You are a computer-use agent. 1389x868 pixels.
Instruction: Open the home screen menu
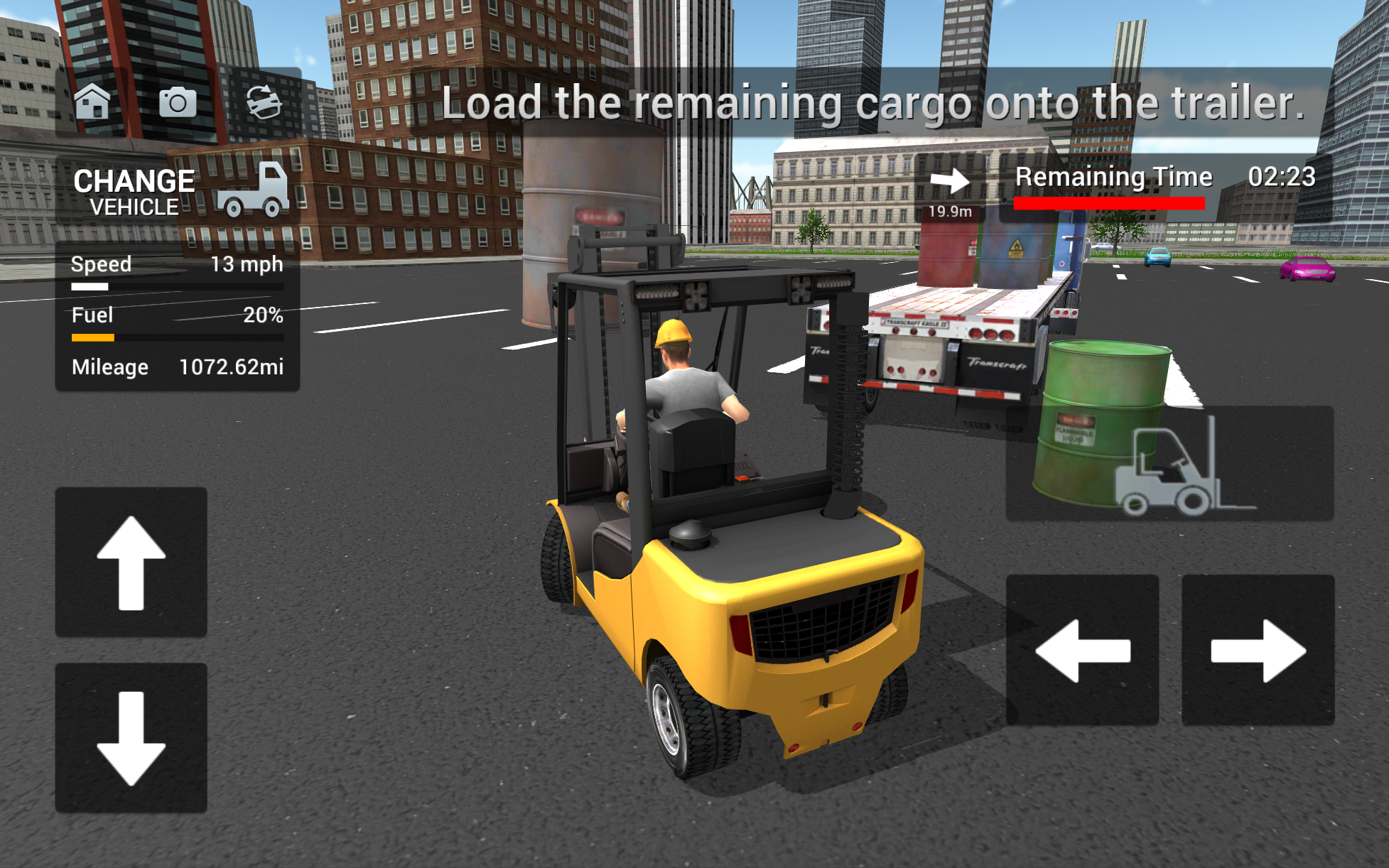(x=93, y=102)
